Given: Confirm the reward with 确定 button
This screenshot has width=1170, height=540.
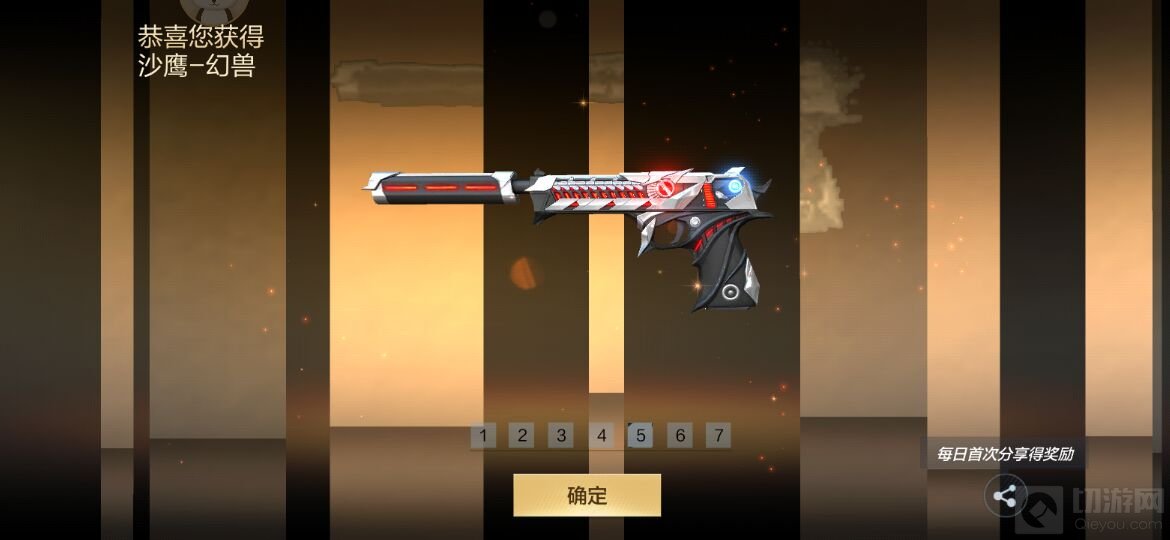Looking at the screenshot, I should pyautogui.click(x=587, y=495).
